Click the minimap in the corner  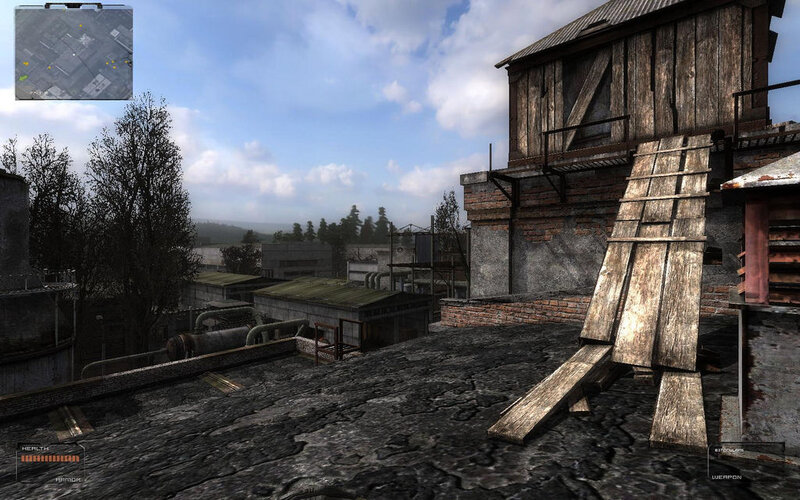pos(73,52)
